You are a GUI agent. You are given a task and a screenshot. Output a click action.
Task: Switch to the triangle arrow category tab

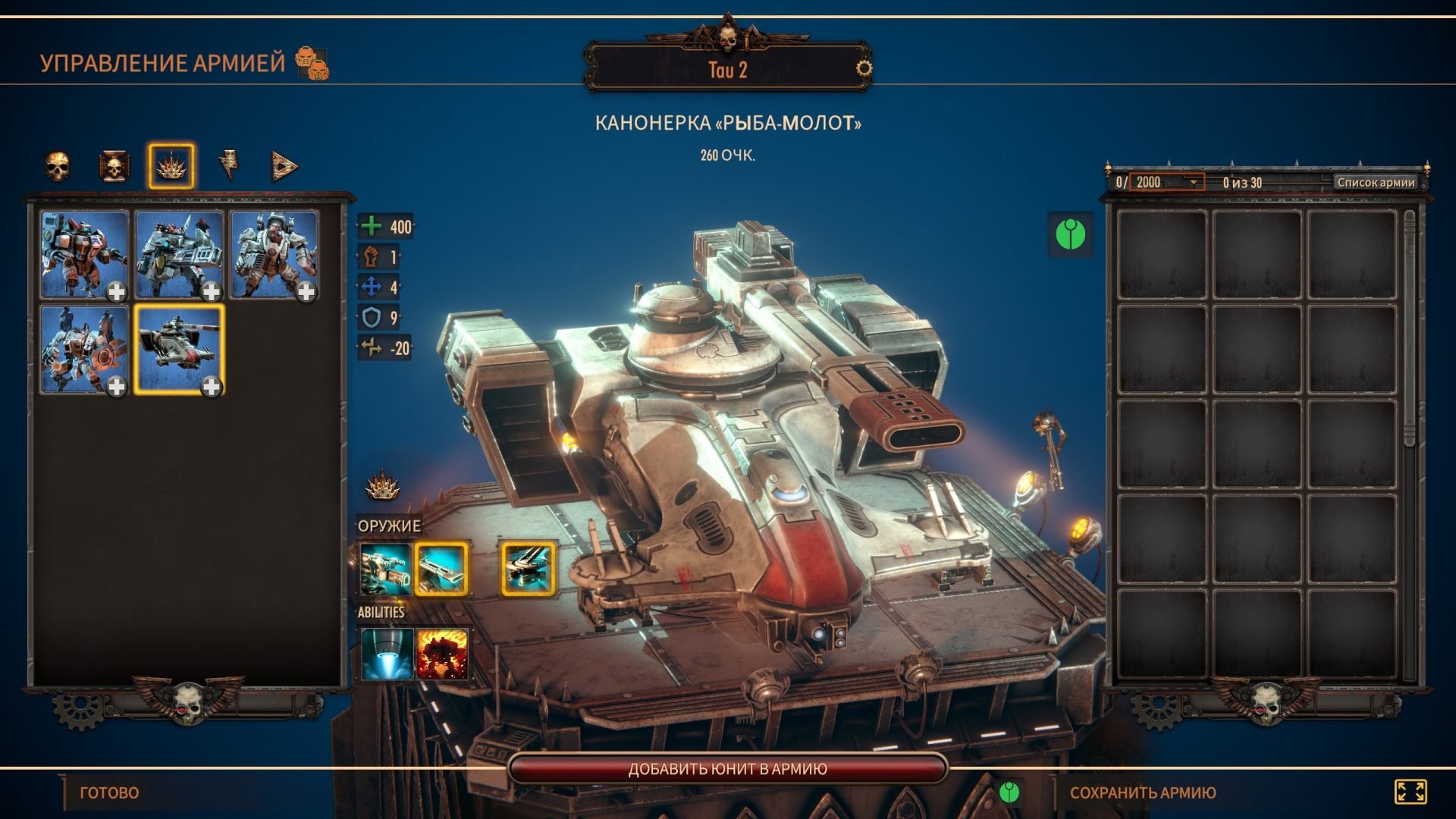pyautogui.click(x=284, y=166)
